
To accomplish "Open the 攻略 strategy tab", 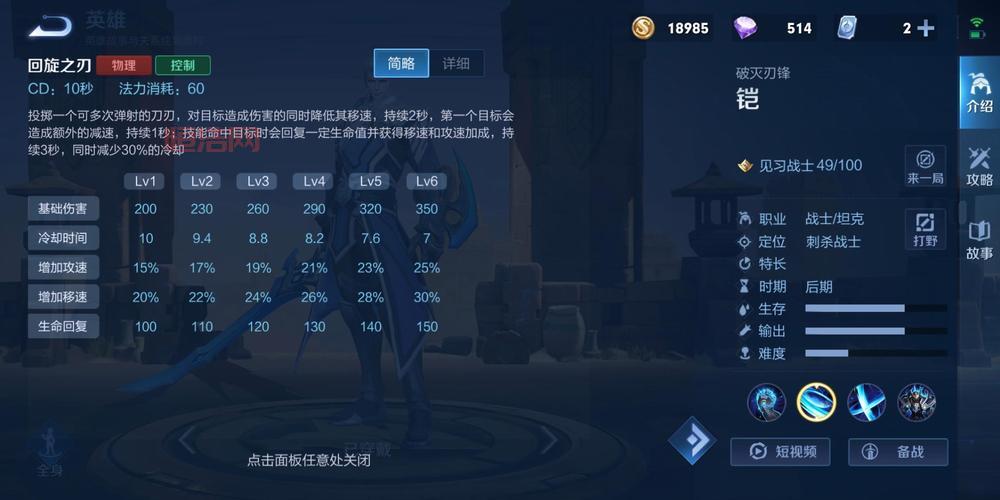I will click(979, 165).
